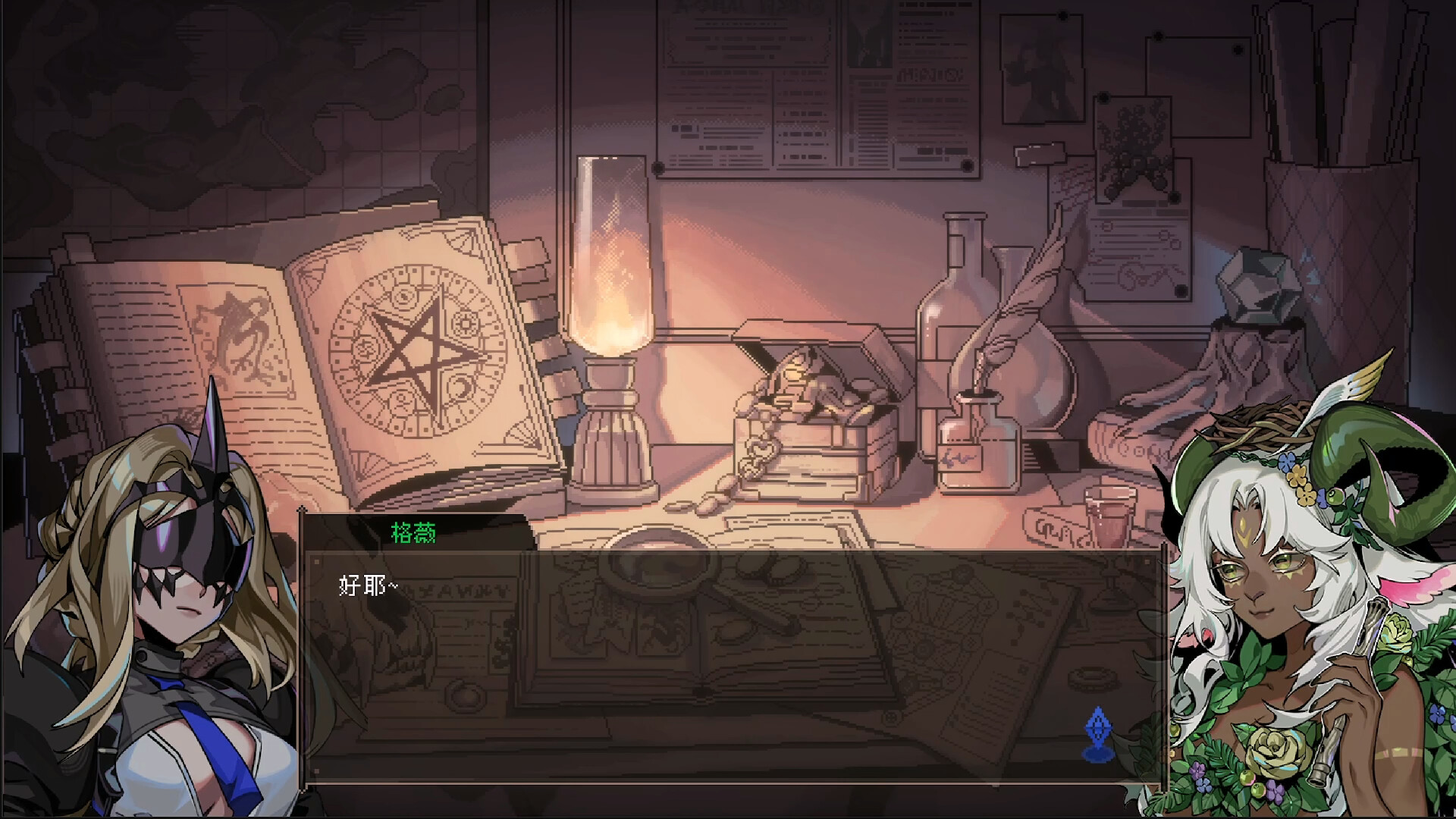The width and height of the screenshot is (1456, 819).
Task: Click the scroll tube near the wine glass
Action: pyautogui.click(x=1054, y=525)
